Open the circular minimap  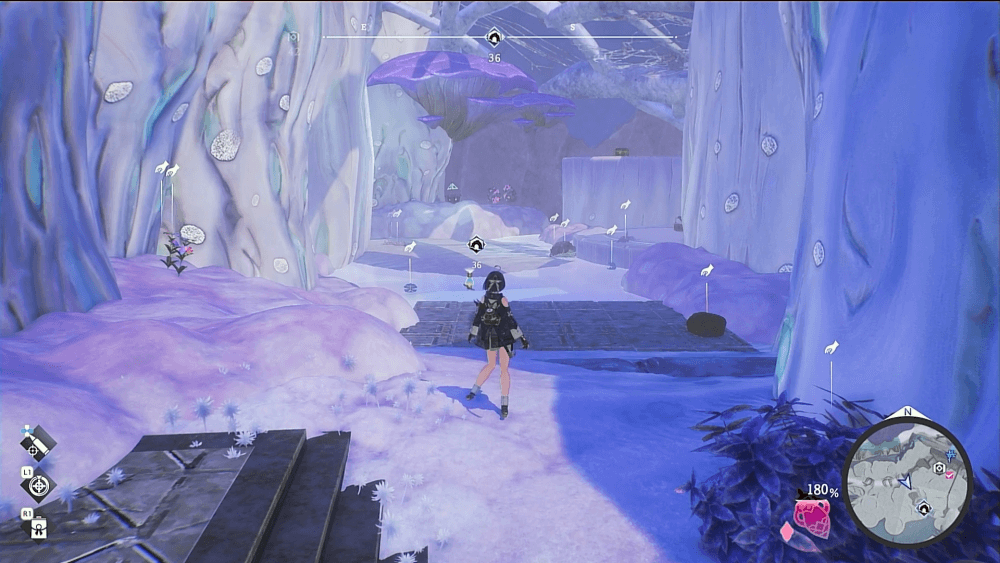[x=907, y=482]
